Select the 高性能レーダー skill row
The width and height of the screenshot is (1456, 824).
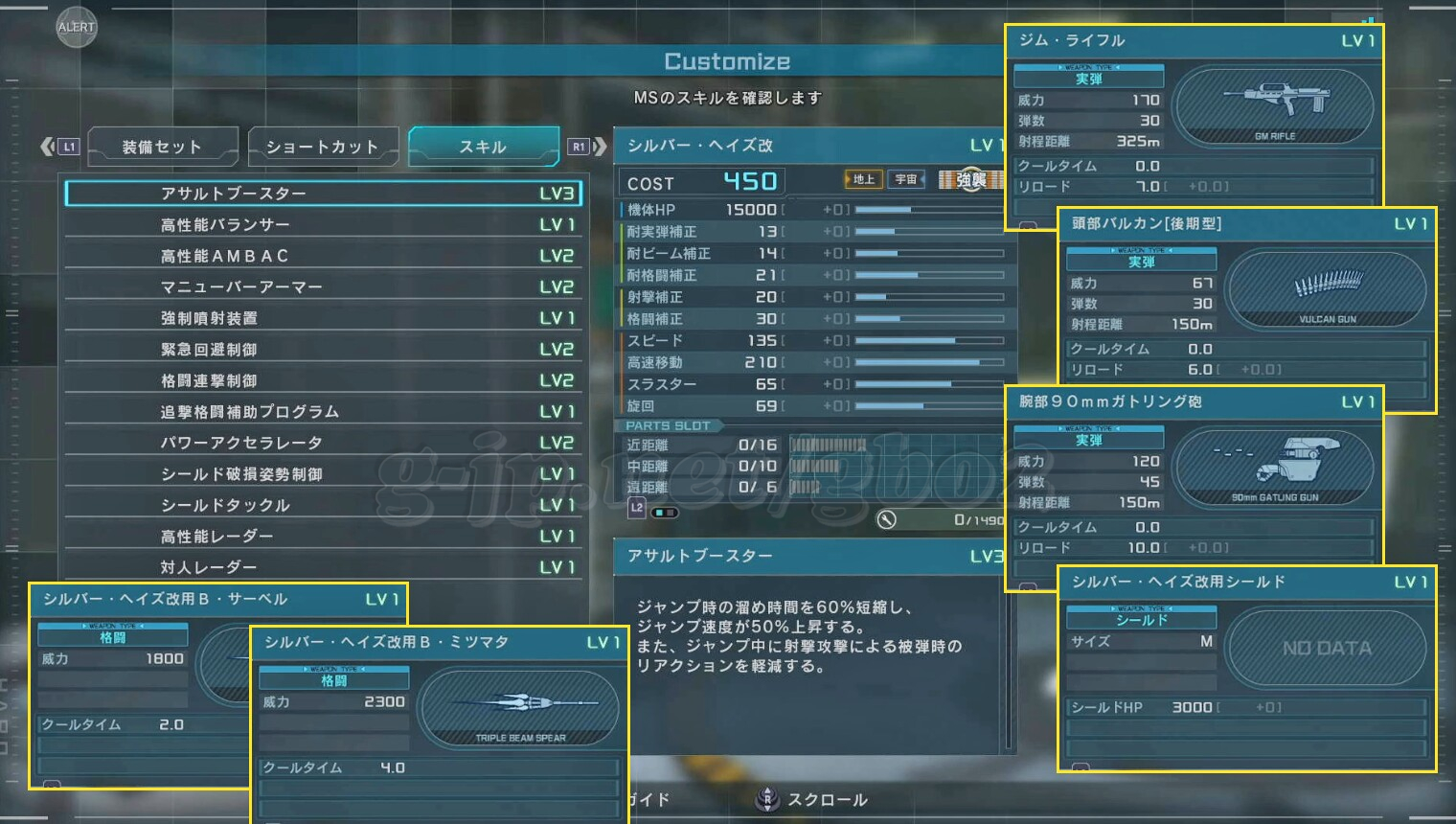click(x=324, y=536)
